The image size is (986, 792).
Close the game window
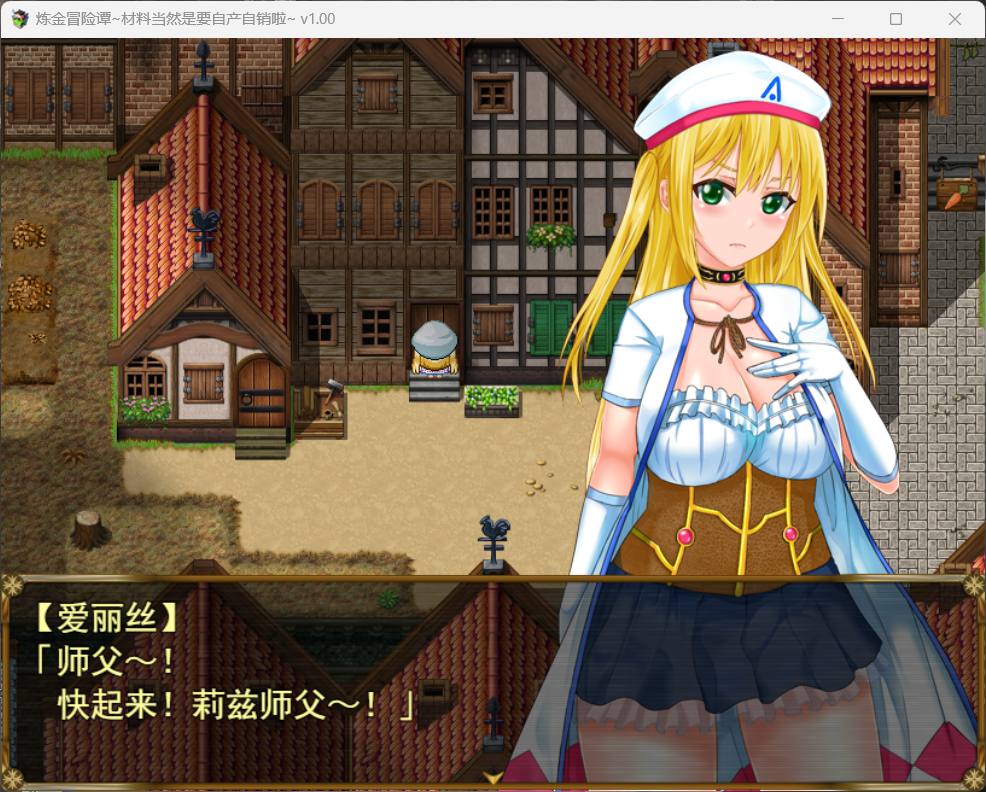click(x=954, y=19)
